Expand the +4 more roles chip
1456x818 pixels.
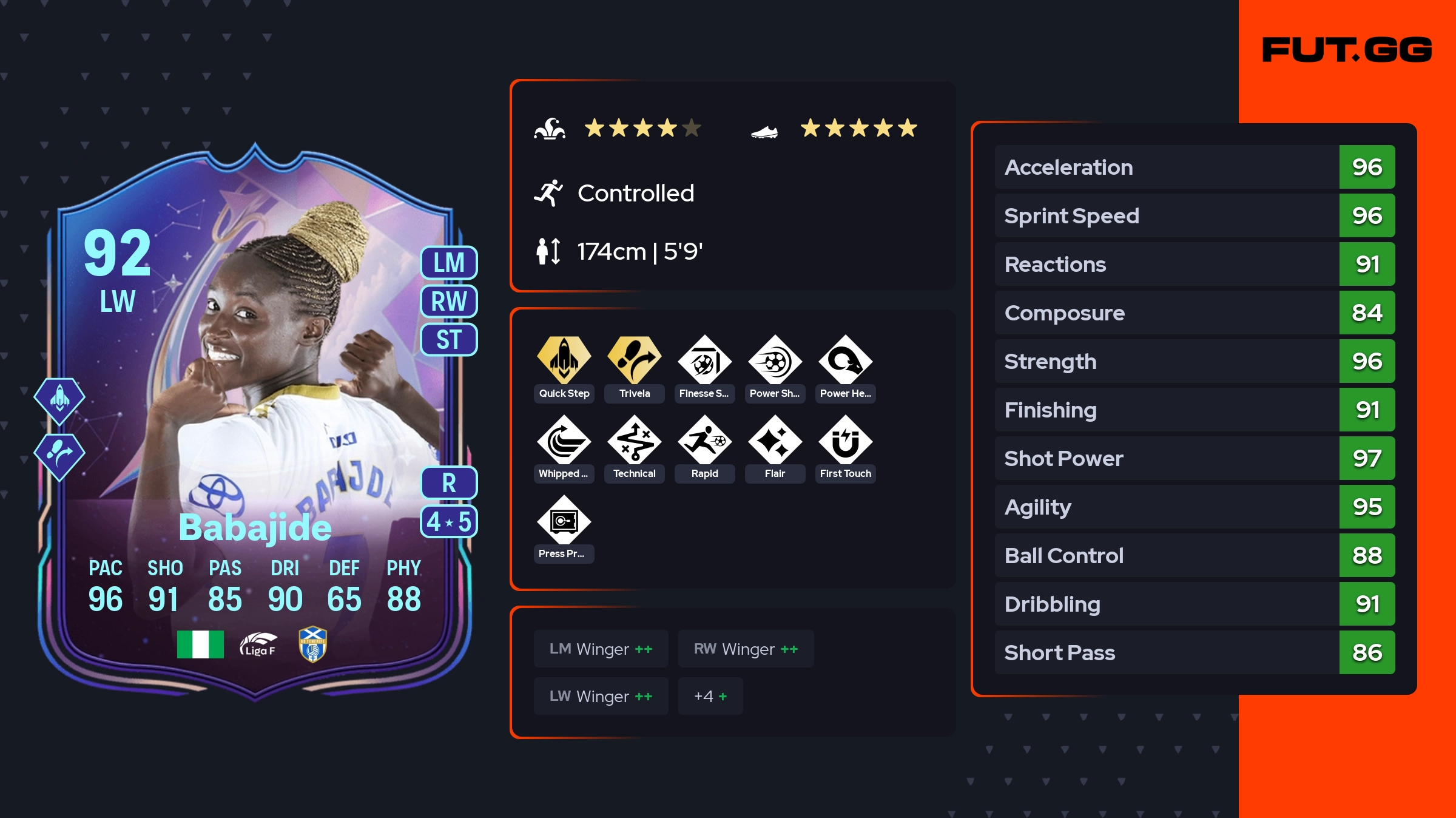[710, 696]
